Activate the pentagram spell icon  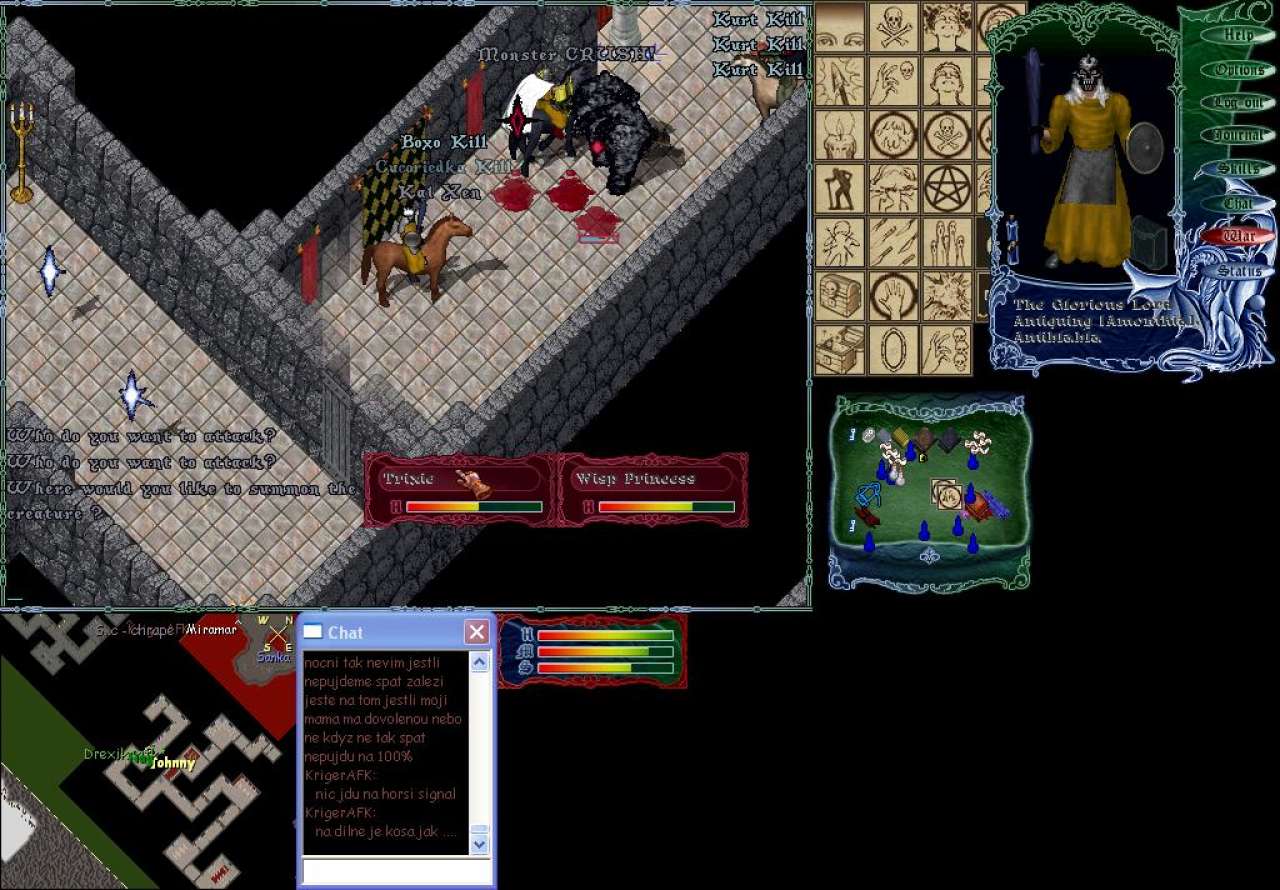point(946,188)
